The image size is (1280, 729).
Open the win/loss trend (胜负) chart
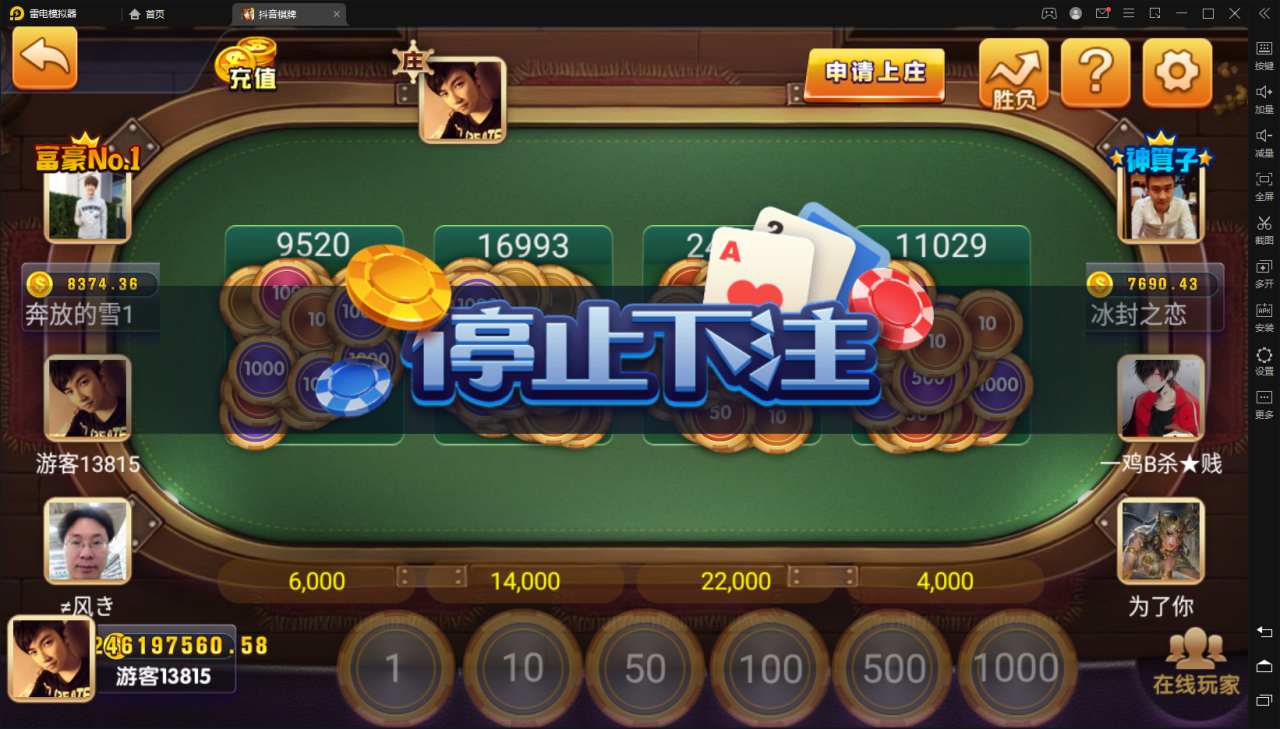[x=1013, y=72]
